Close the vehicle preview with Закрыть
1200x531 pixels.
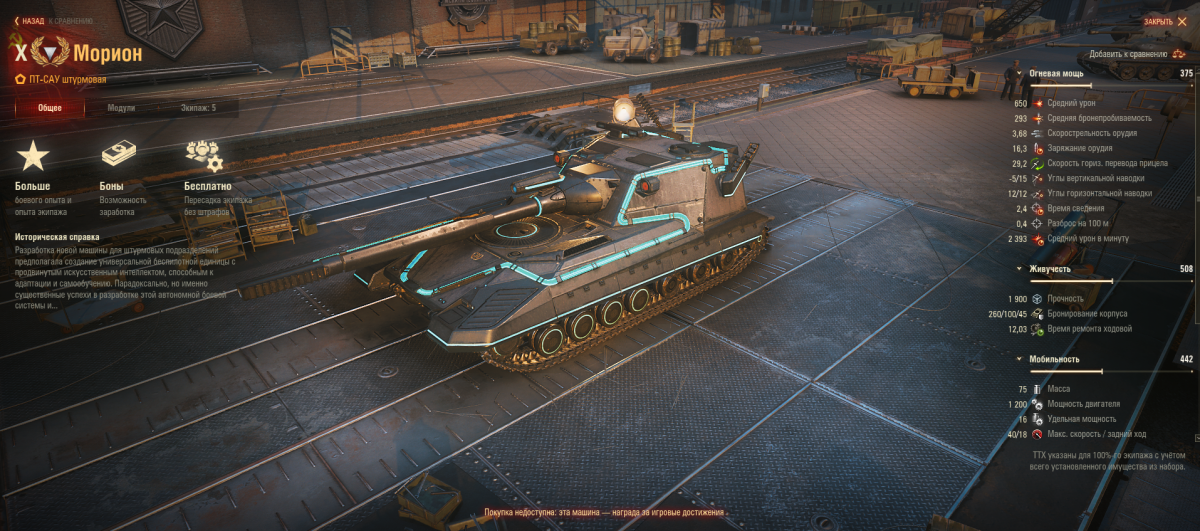[x=1162, y=20]
